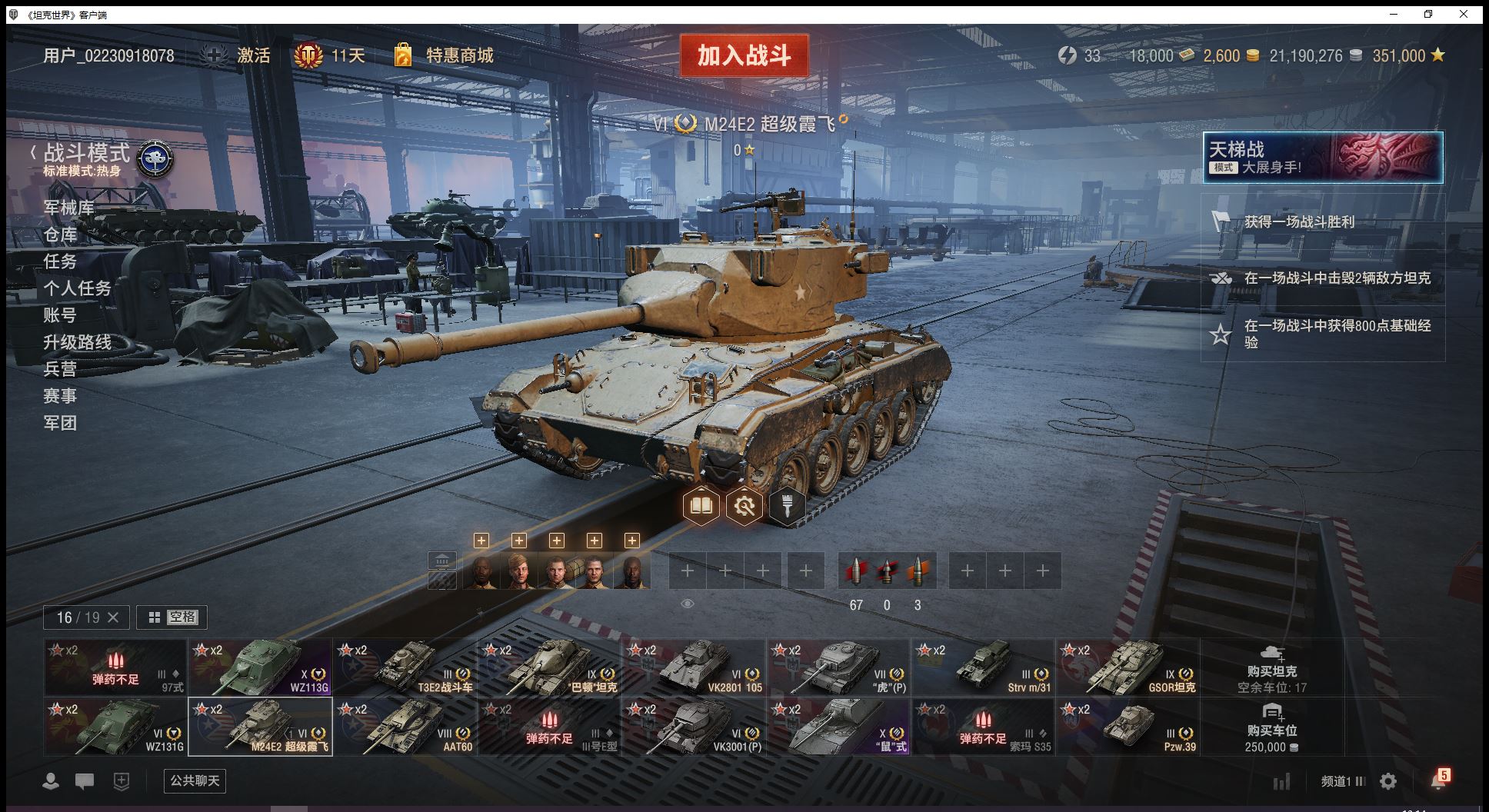Open the 升级路线 tech tree
The image size is (1489, 812).
coord(77,342)
